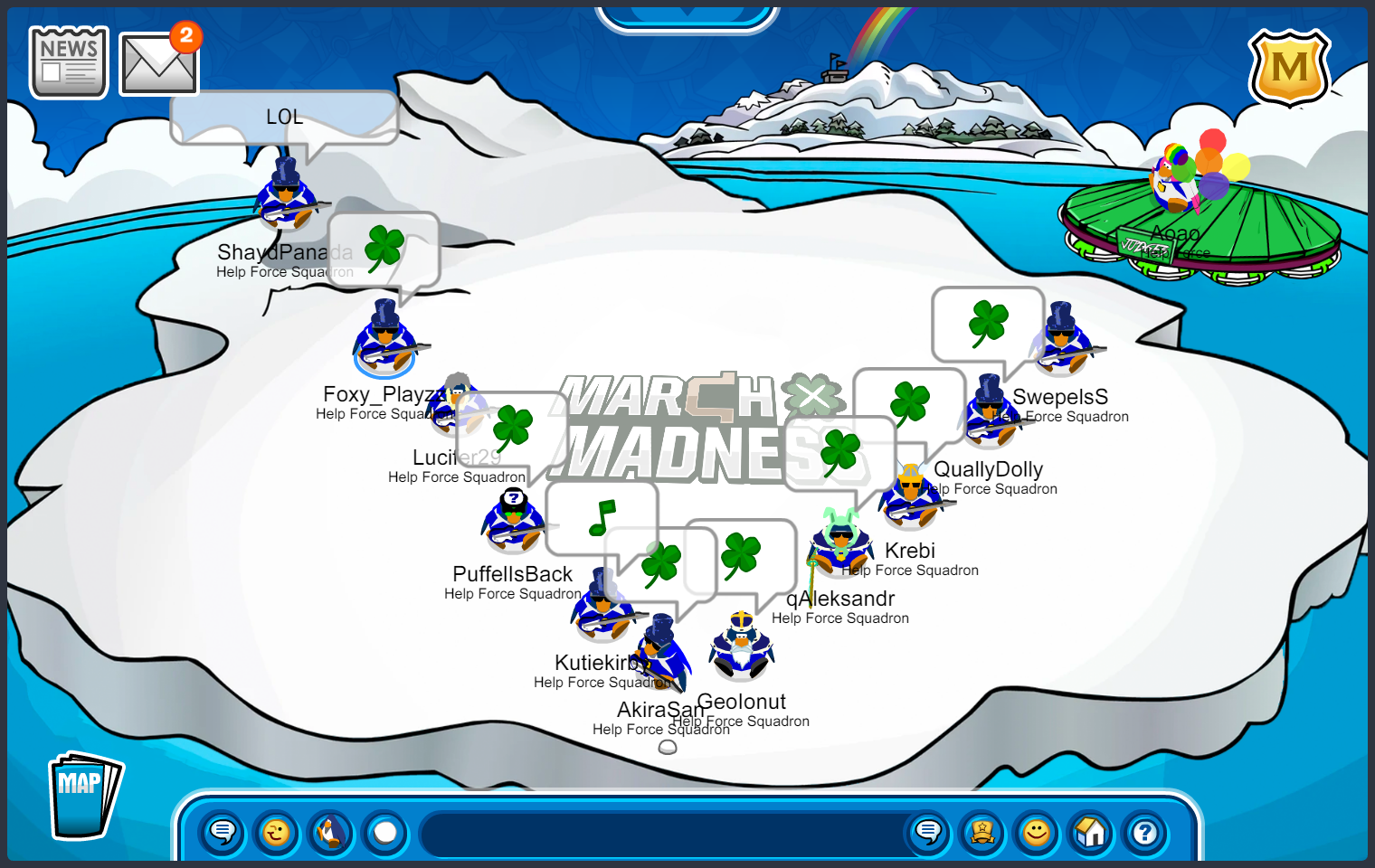The height and width of the screenshot is (868, 1375).
Task: Select penguin Krebi
Action: point(841,542)
